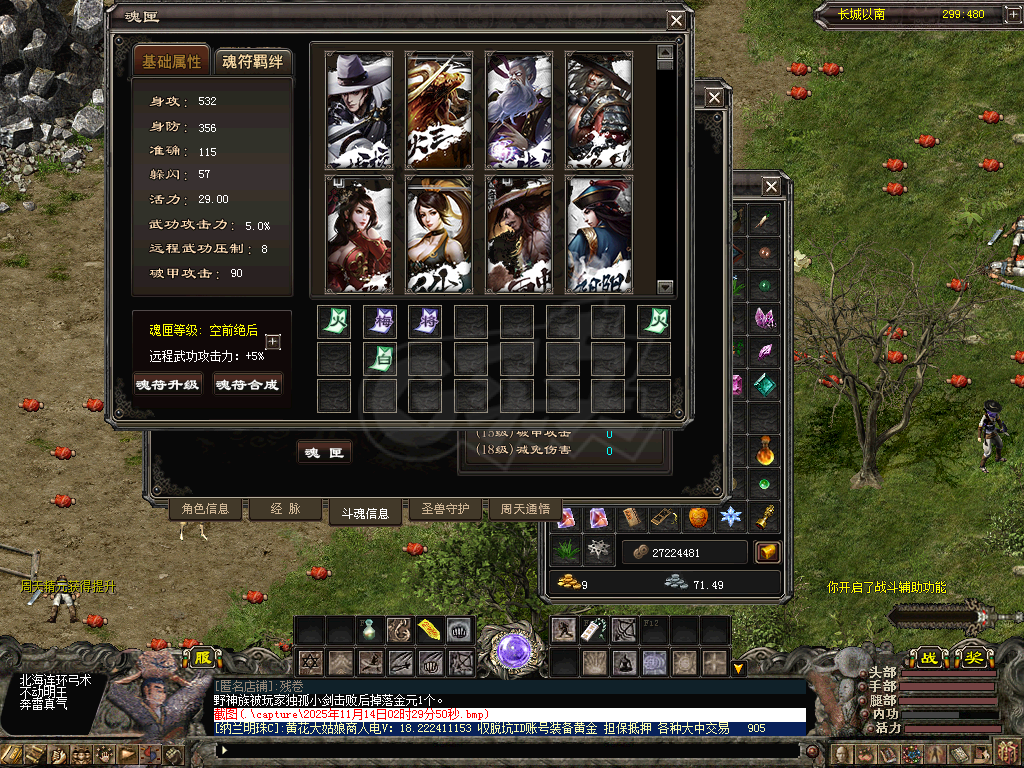
Task: Open the 角色信息 tab
Action: pyautogui.click(x=205, y=509)
